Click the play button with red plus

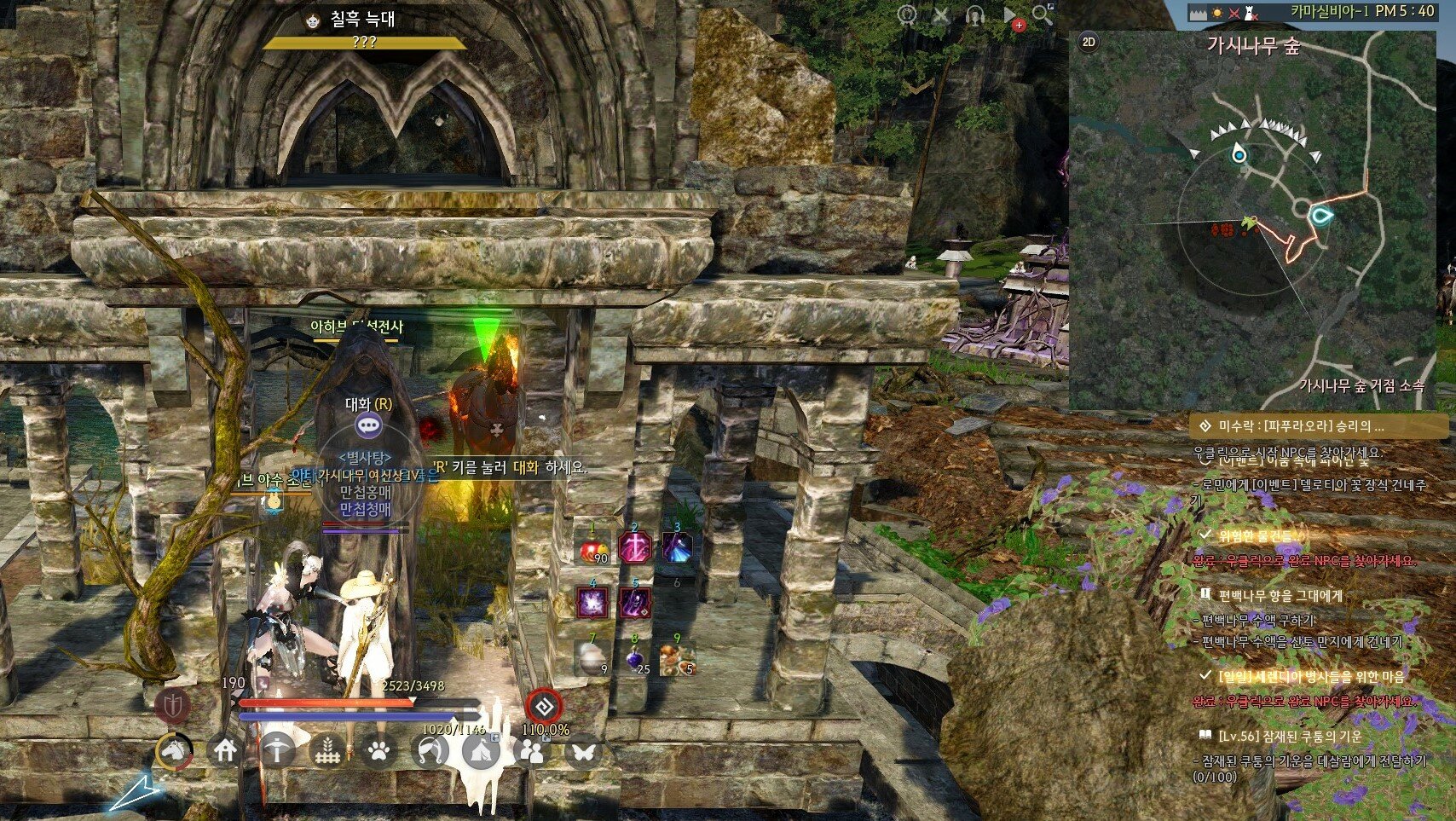1011,16
